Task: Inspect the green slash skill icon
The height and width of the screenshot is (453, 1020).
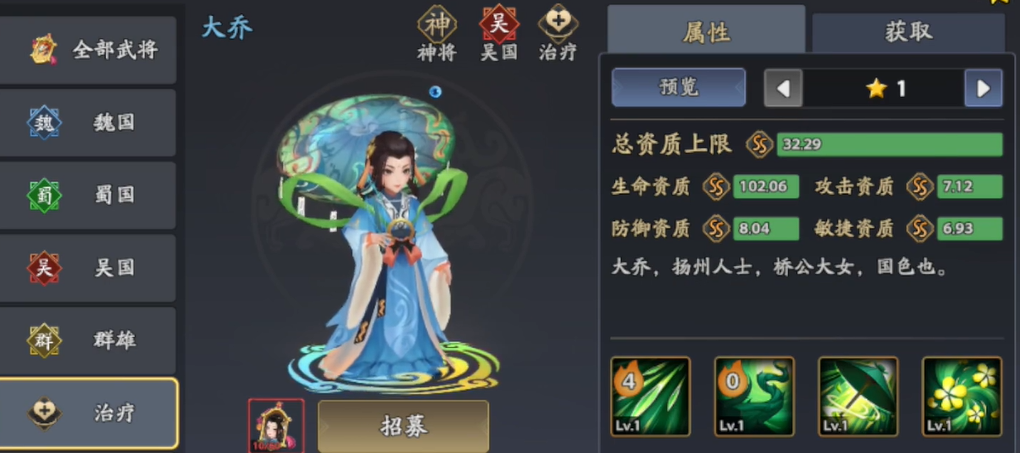Action: (651, 396)
